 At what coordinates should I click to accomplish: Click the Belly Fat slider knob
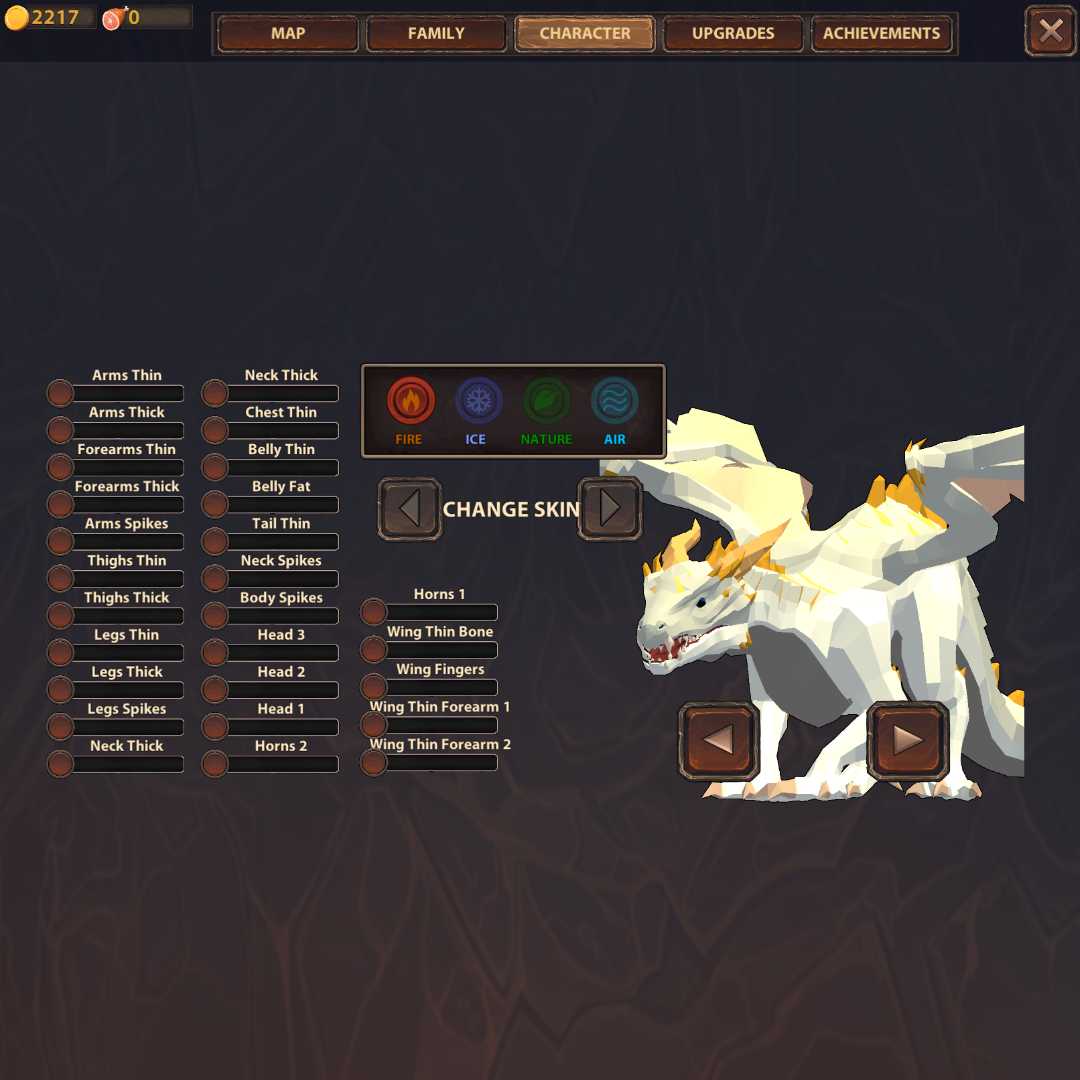click(215, 504)
